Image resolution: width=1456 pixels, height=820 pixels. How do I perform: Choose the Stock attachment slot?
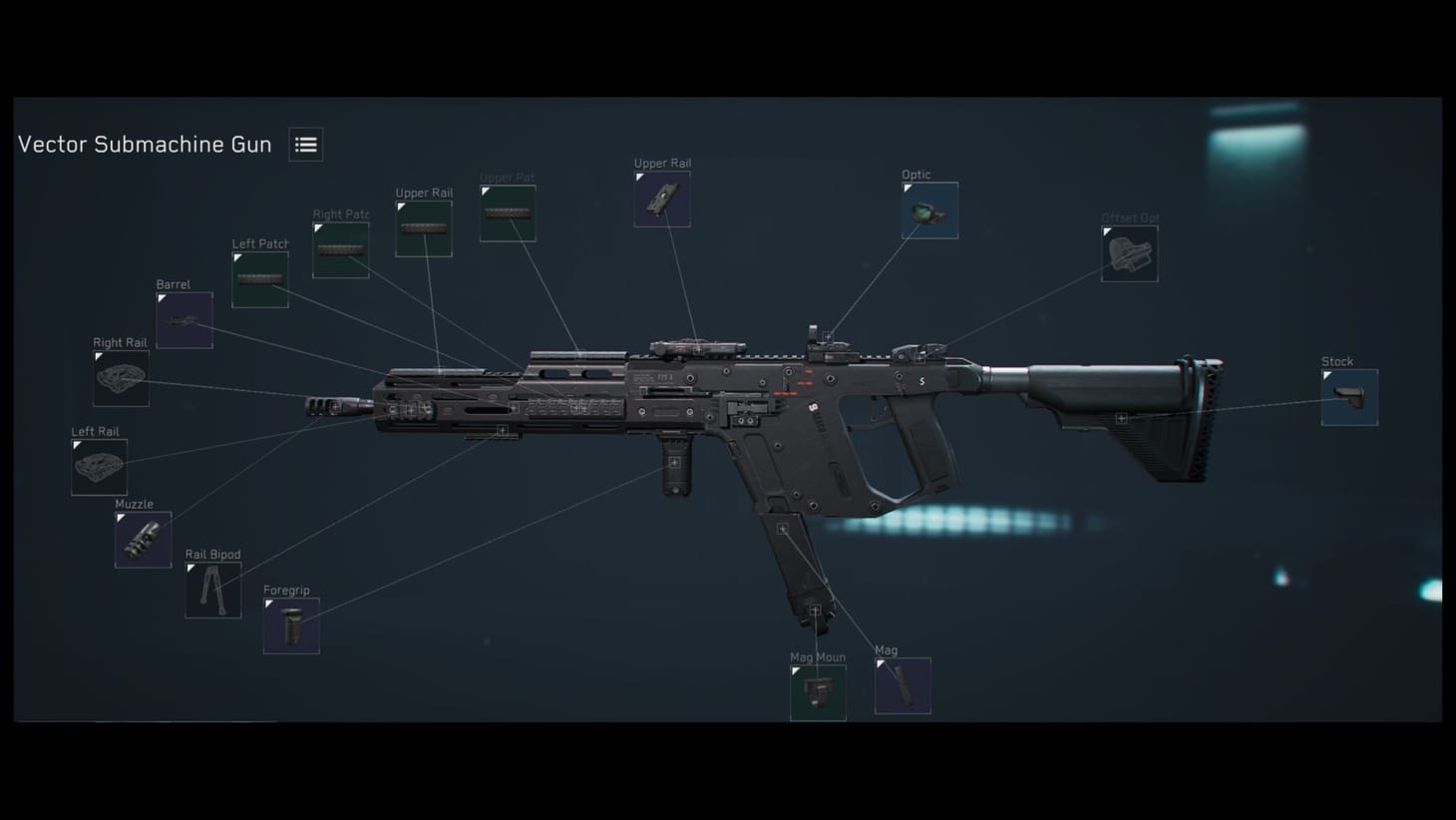tap(1348, 396)
